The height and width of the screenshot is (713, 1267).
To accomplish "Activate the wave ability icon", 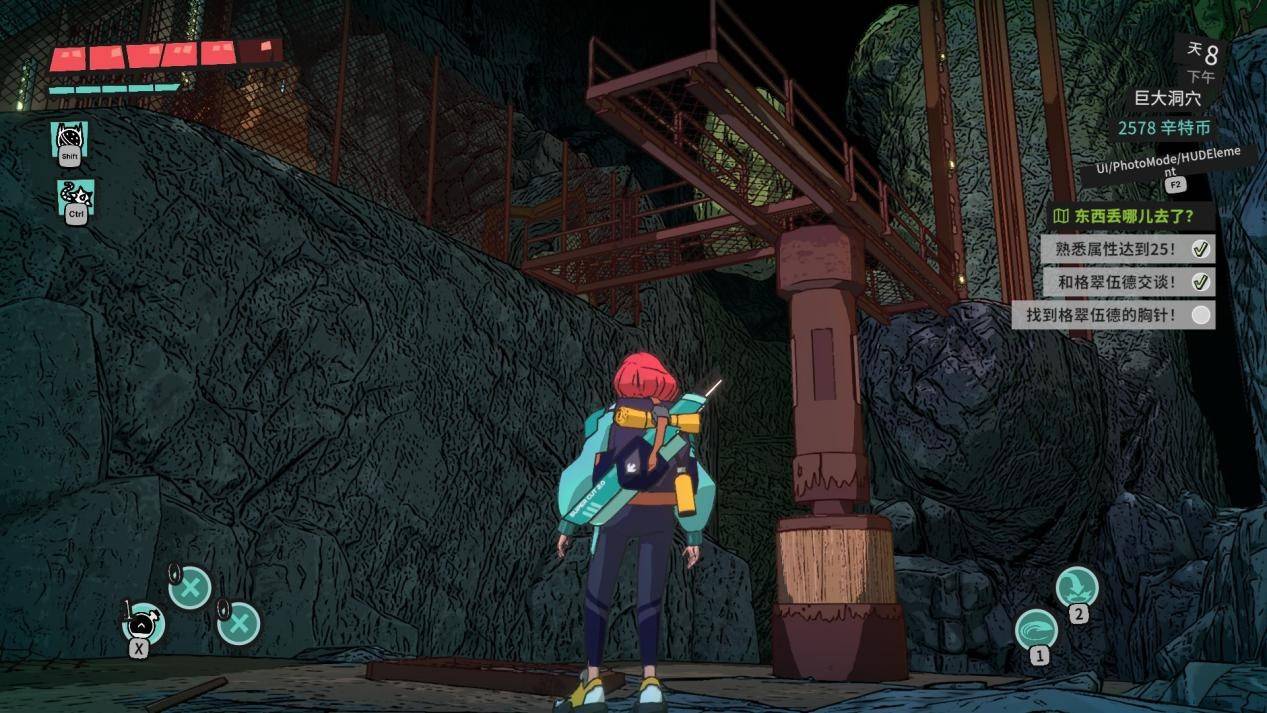I will [1036, 630].
